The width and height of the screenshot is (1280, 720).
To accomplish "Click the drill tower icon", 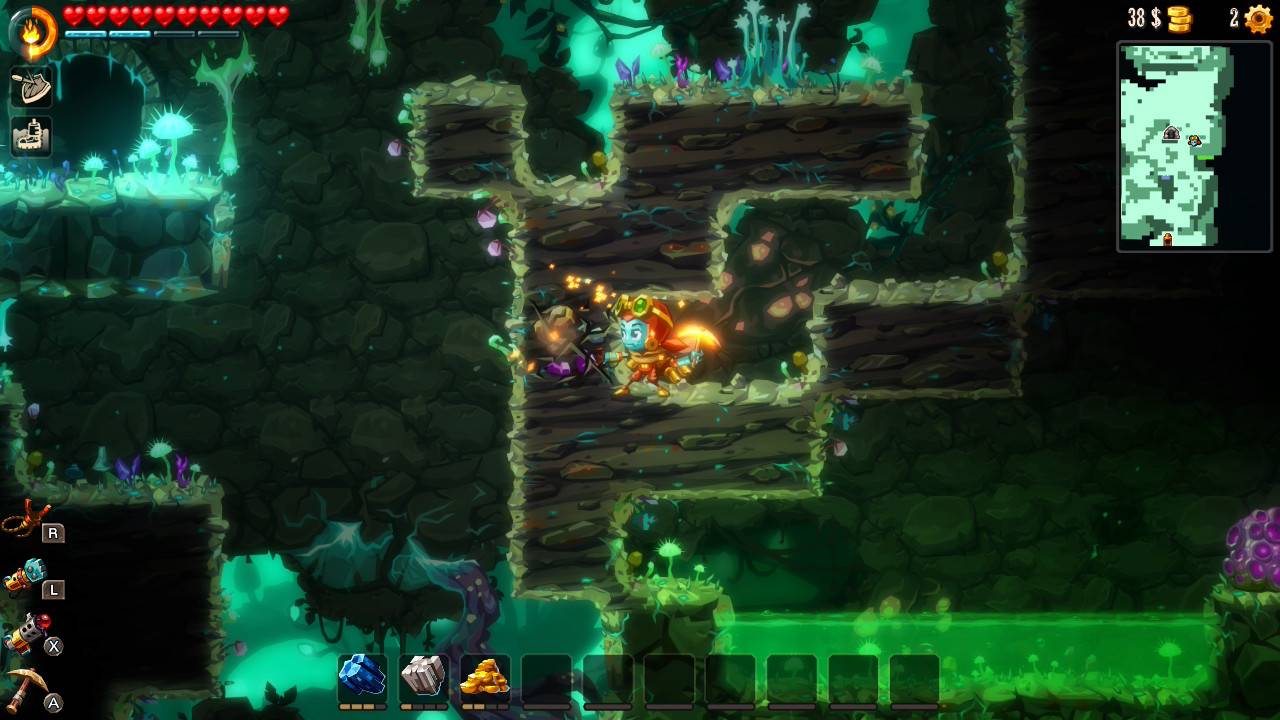I will (31, 137).
